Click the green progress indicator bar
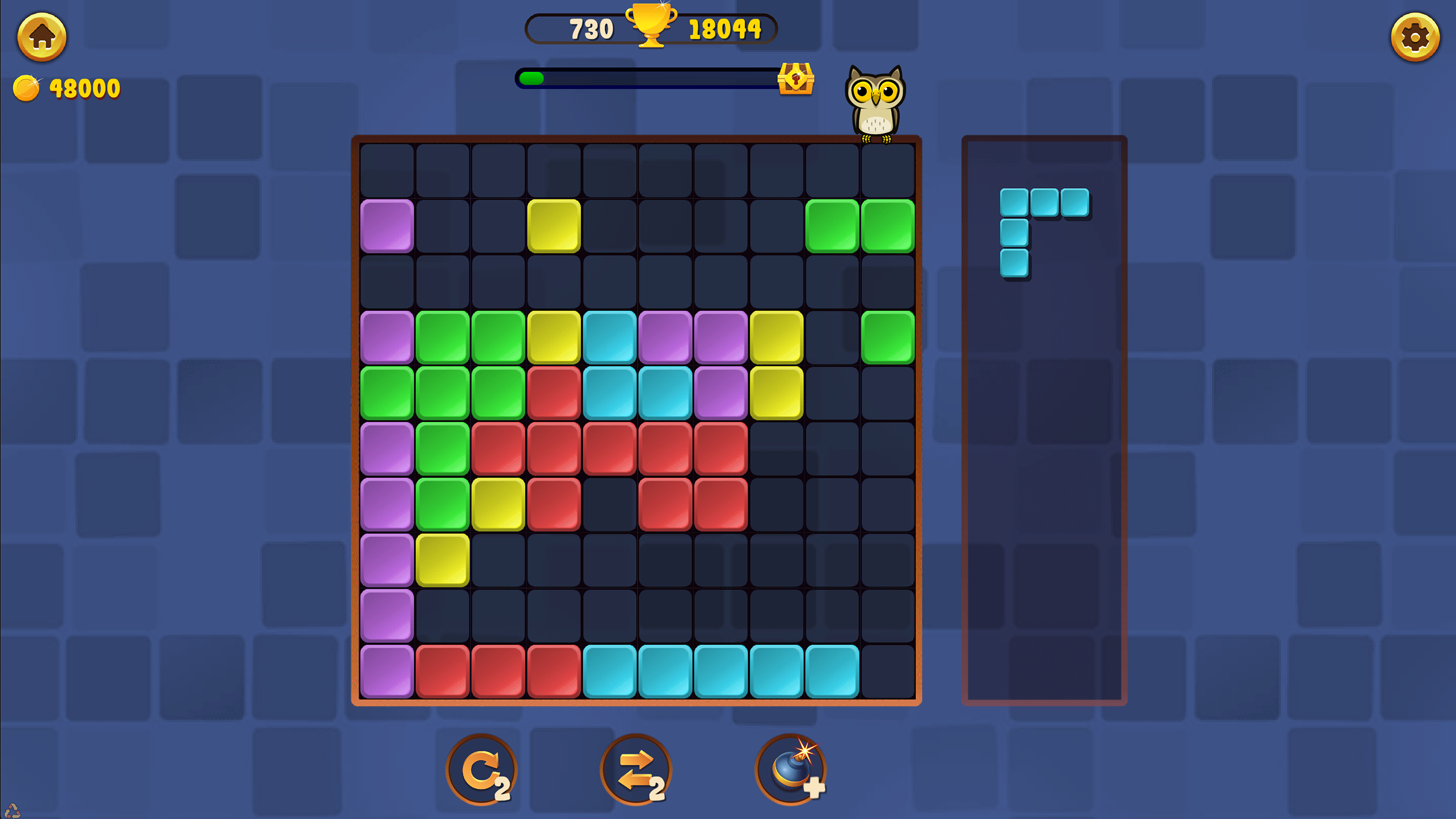1456x819 pixels. coord(531,77)
